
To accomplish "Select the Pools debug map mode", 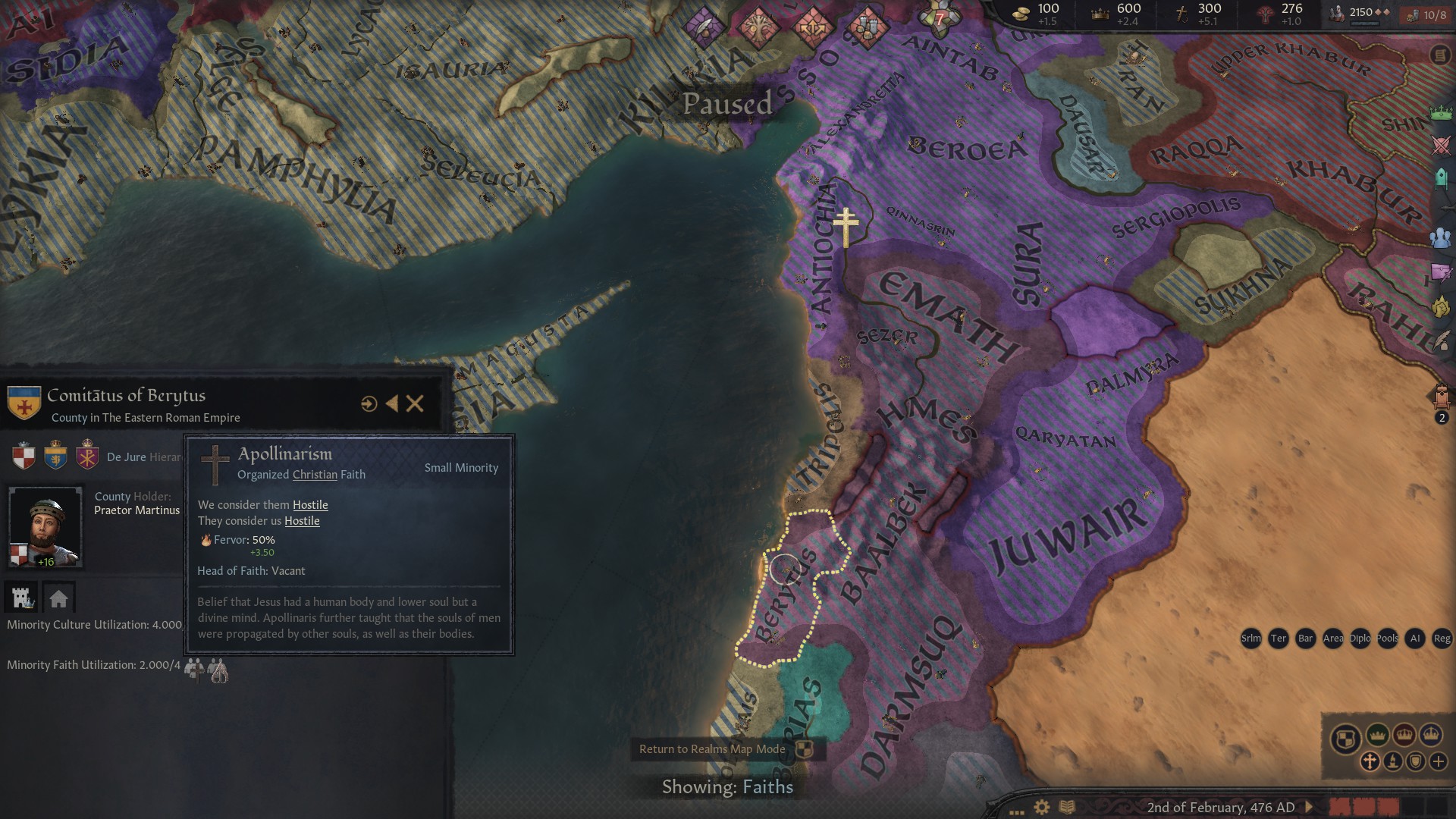I will (1387, 639).
